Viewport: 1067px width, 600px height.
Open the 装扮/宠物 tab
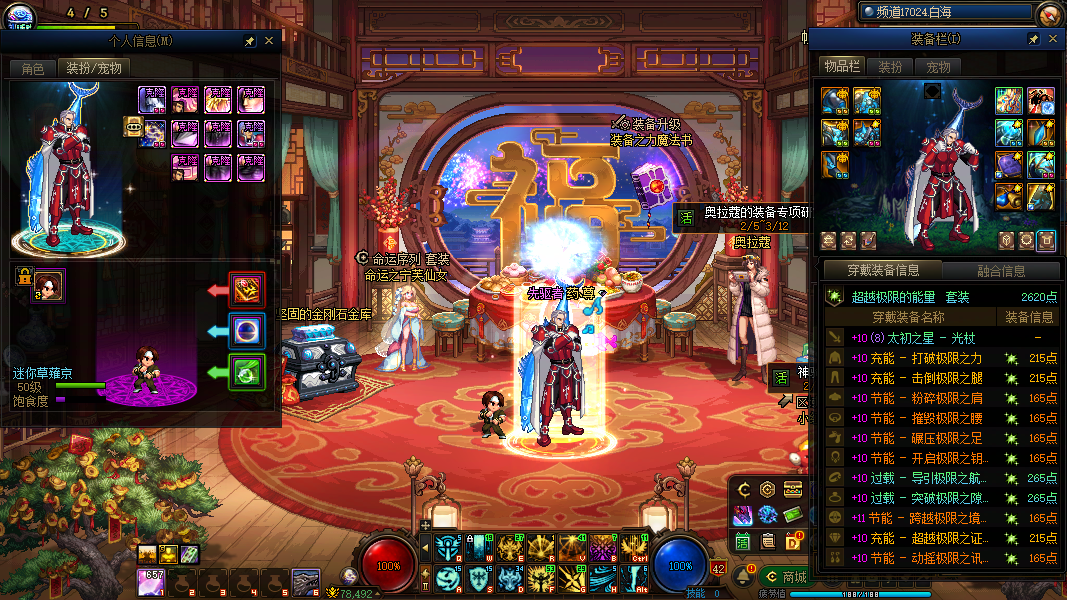(94, 68)
